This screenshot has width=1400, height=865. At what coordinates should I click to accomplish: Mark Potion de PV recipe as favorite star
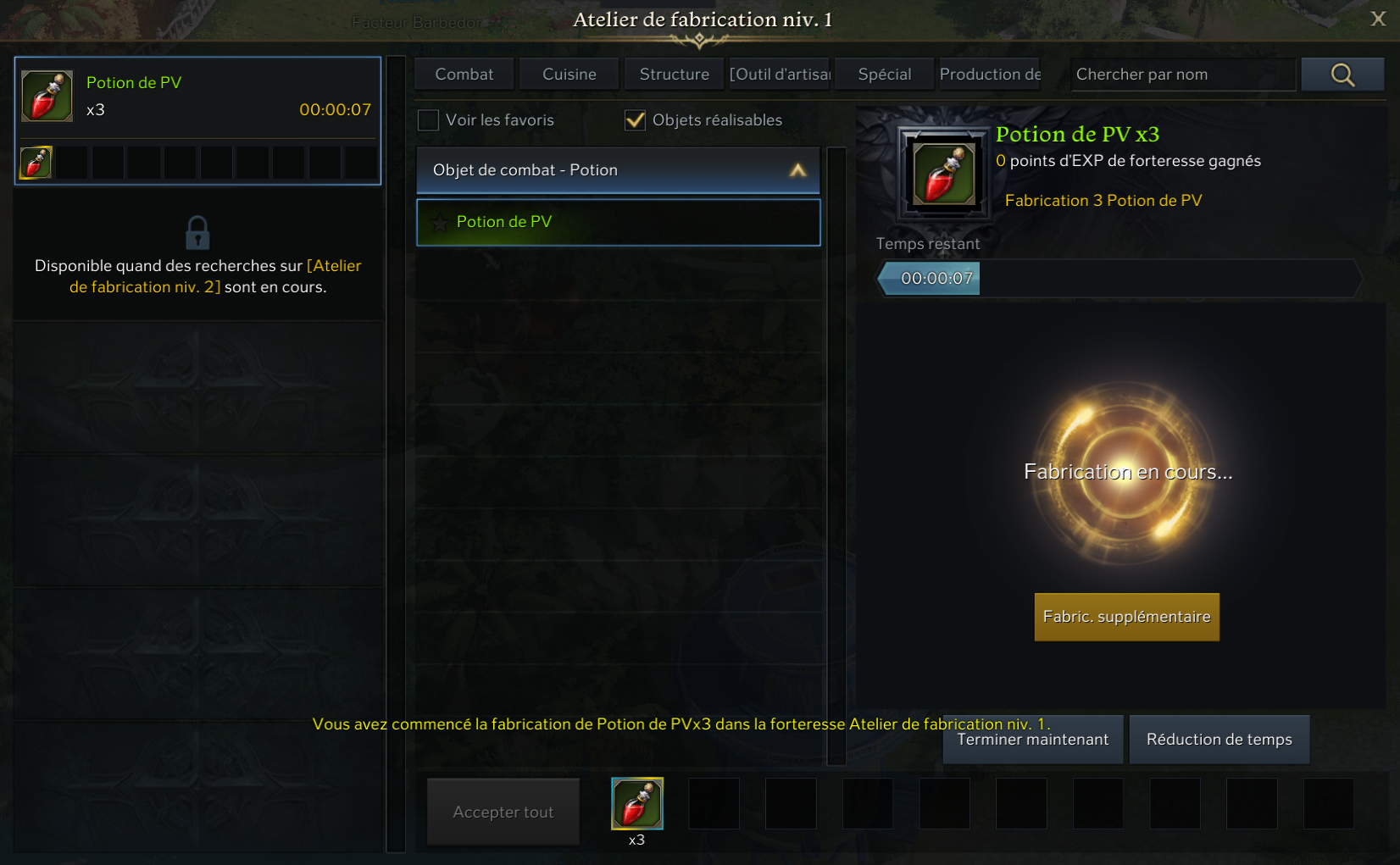[440, 223]
